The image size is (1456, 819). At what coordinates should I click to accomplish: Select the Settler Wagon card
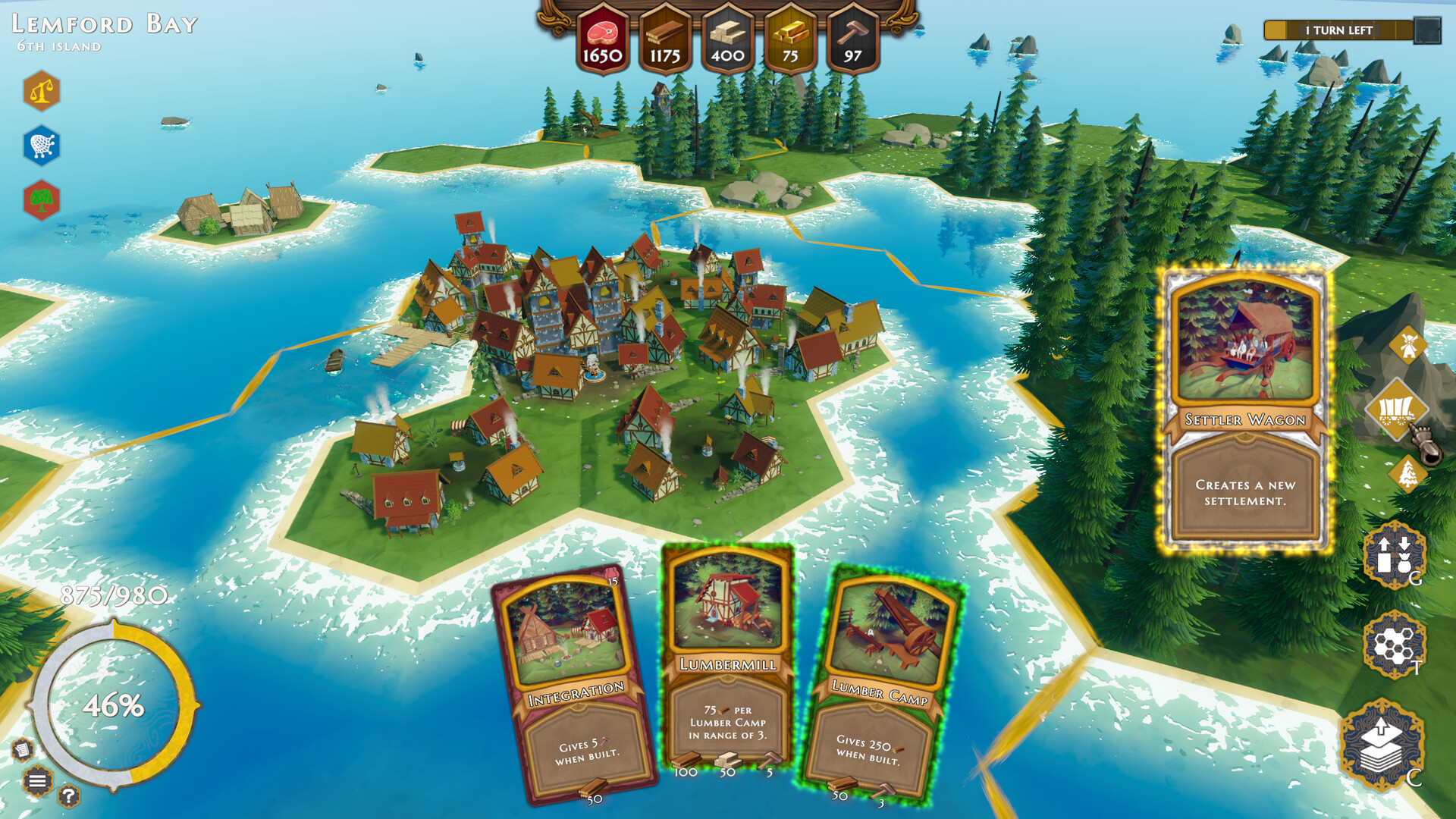click(x=1246, y=409)
